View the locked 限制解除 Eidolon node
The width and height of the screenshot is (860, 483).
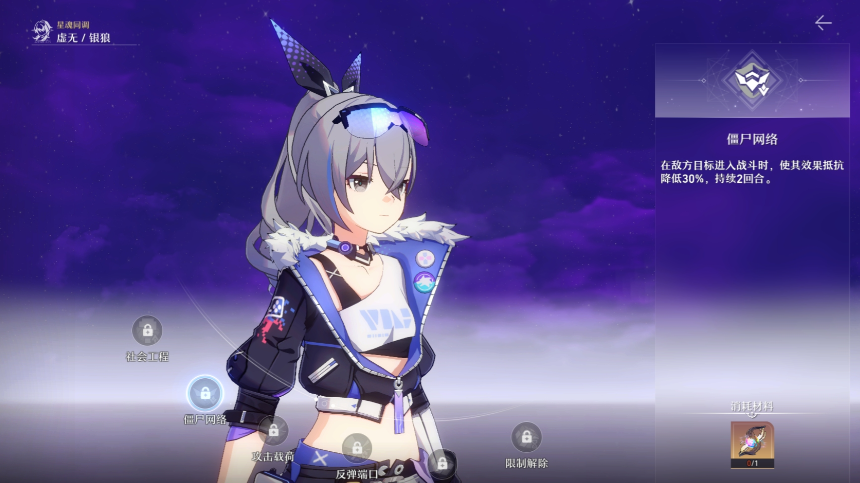click(x=526, y=437)
